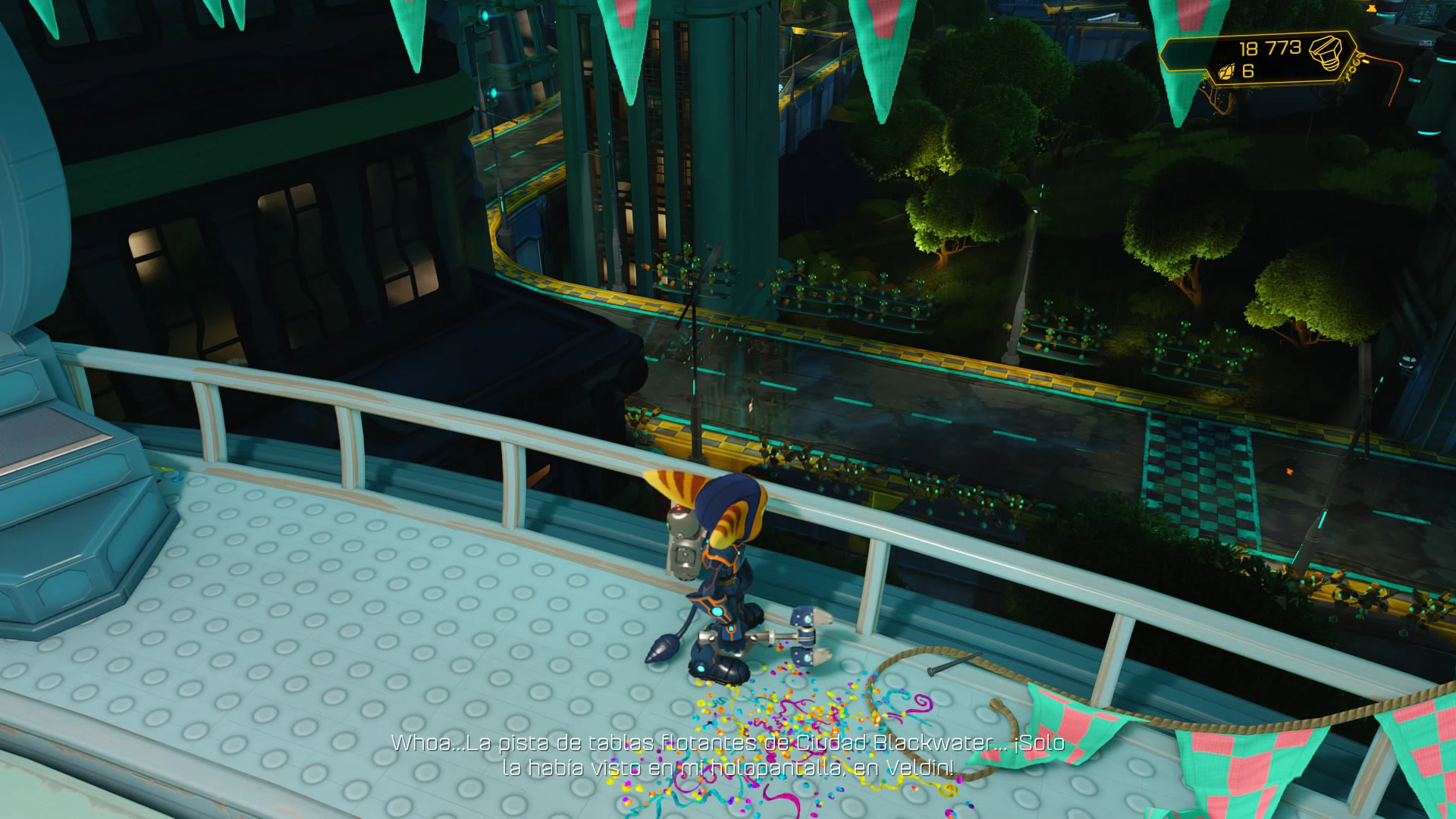Select the small raritanium crystal icon
Viewport: 1456px width, 819px height.
1226,72
